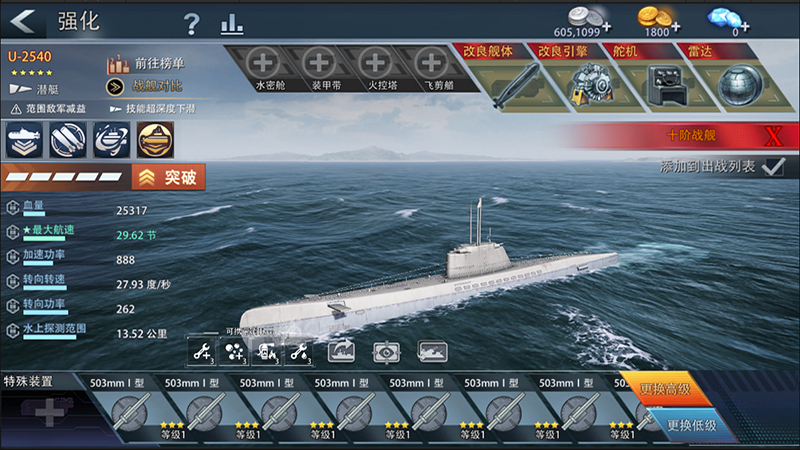The height and width of the screenshot is (450, 800).
Task: Add more silver coins with plus
Action: tap(606, 26)
